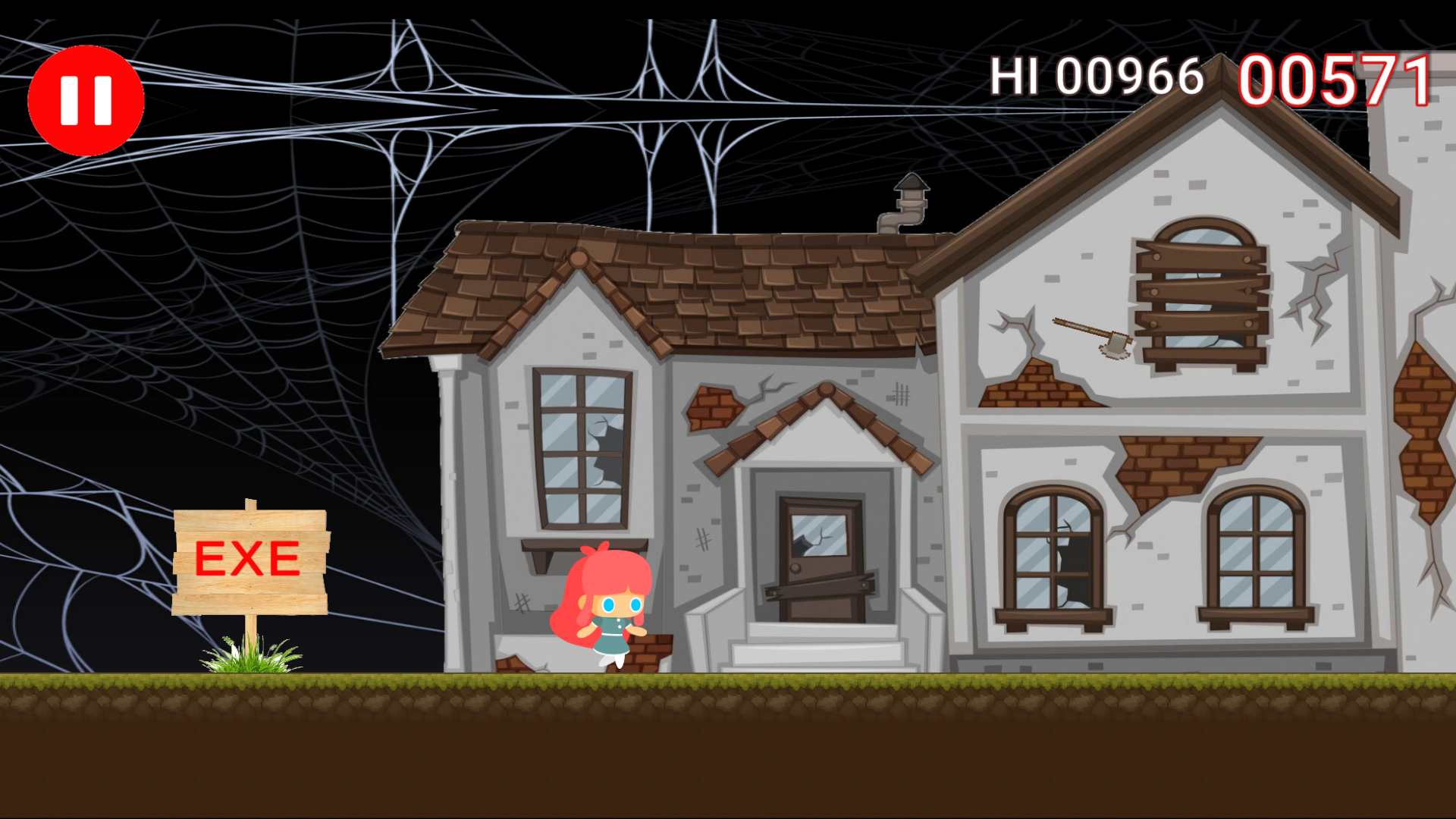Screen dimensions: 1456x819
Task: Select the wooden EXE signpost
Action: 250,561
